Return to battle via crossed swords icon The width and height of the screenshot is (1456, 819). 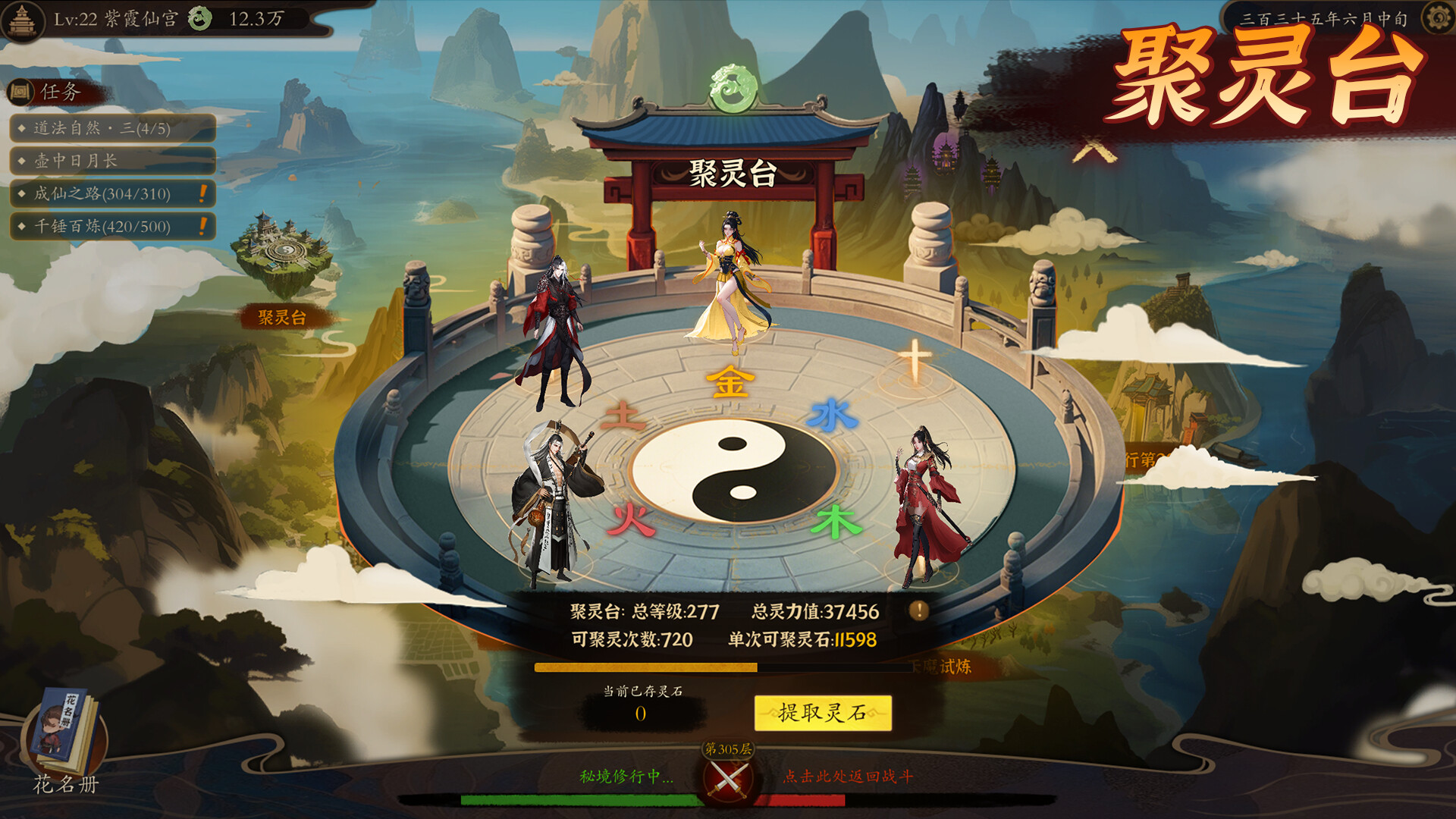pos(727,779)
